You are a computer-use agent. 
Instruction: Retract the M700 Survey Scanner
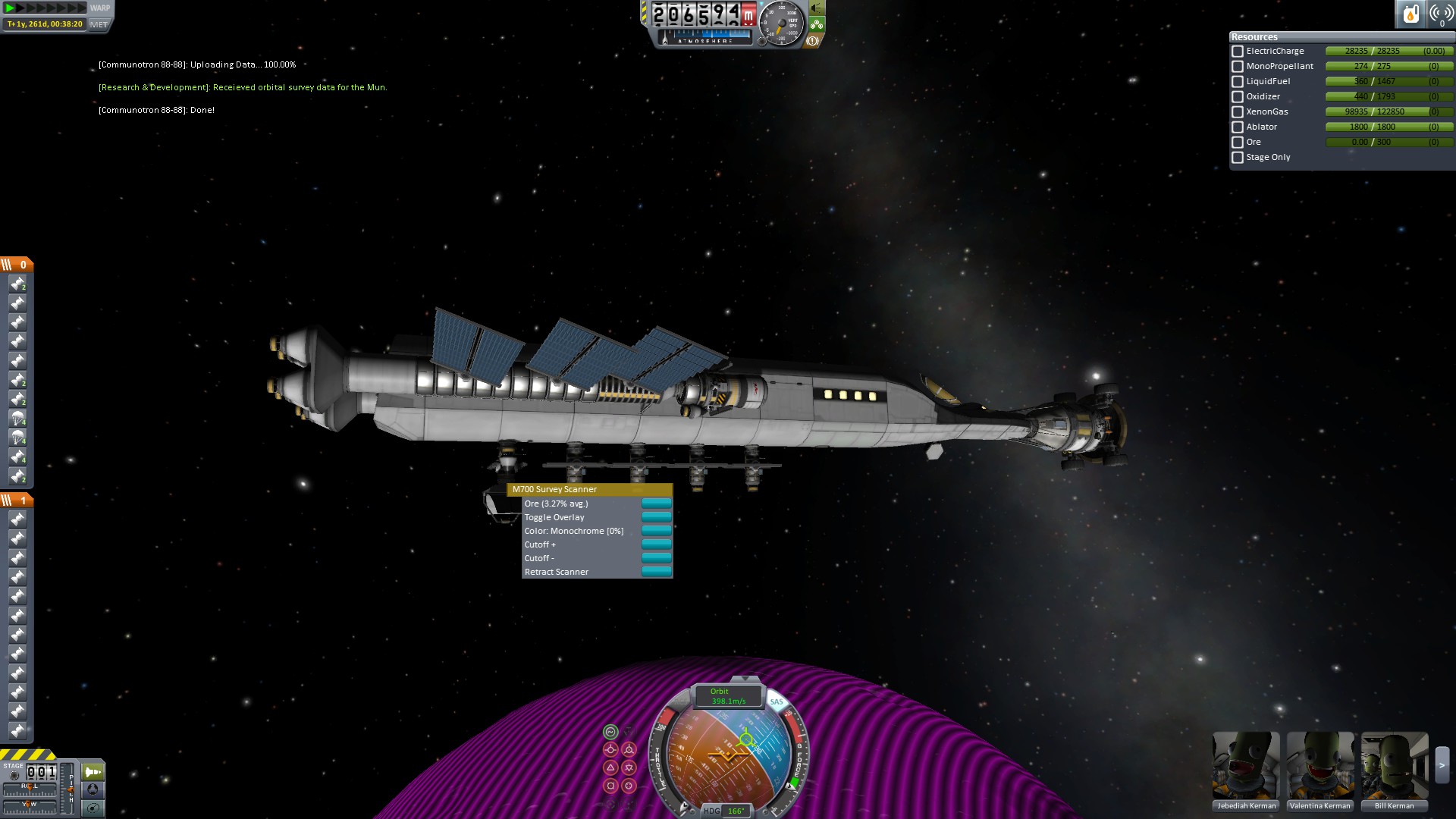pos(656,572)
